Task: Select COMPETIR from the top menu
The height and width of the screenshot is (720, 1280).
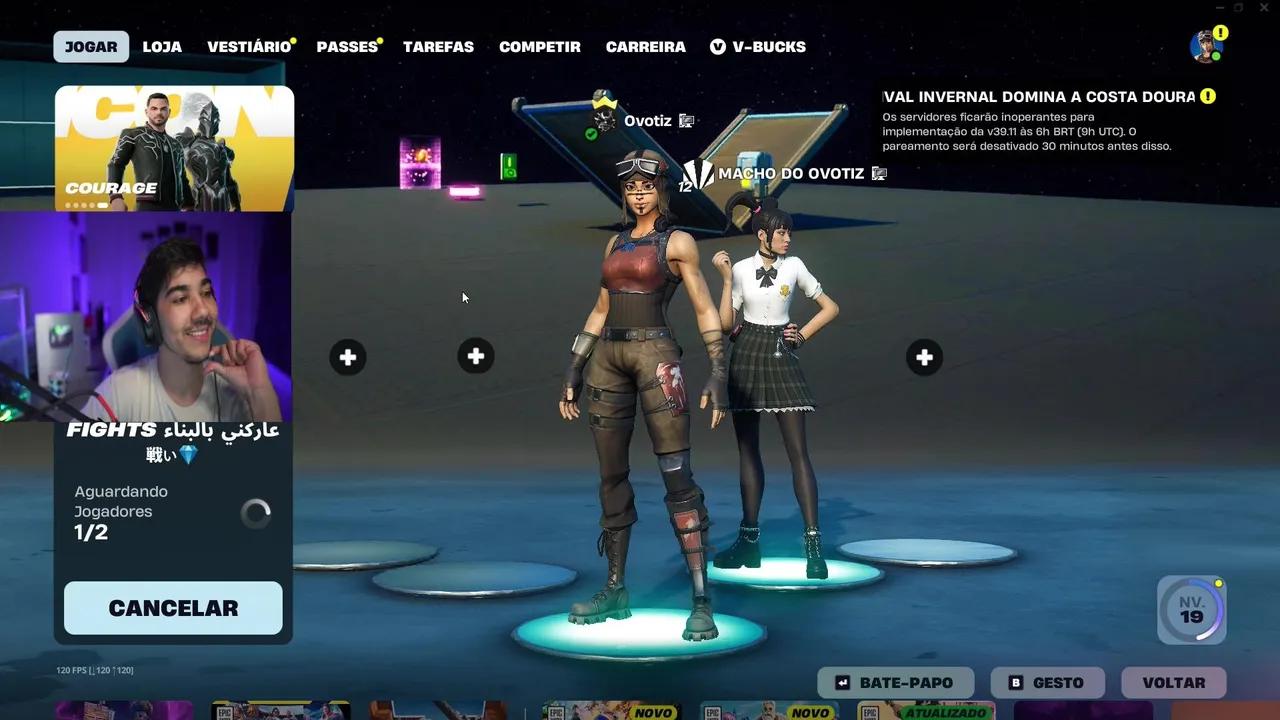Action: 540,46
